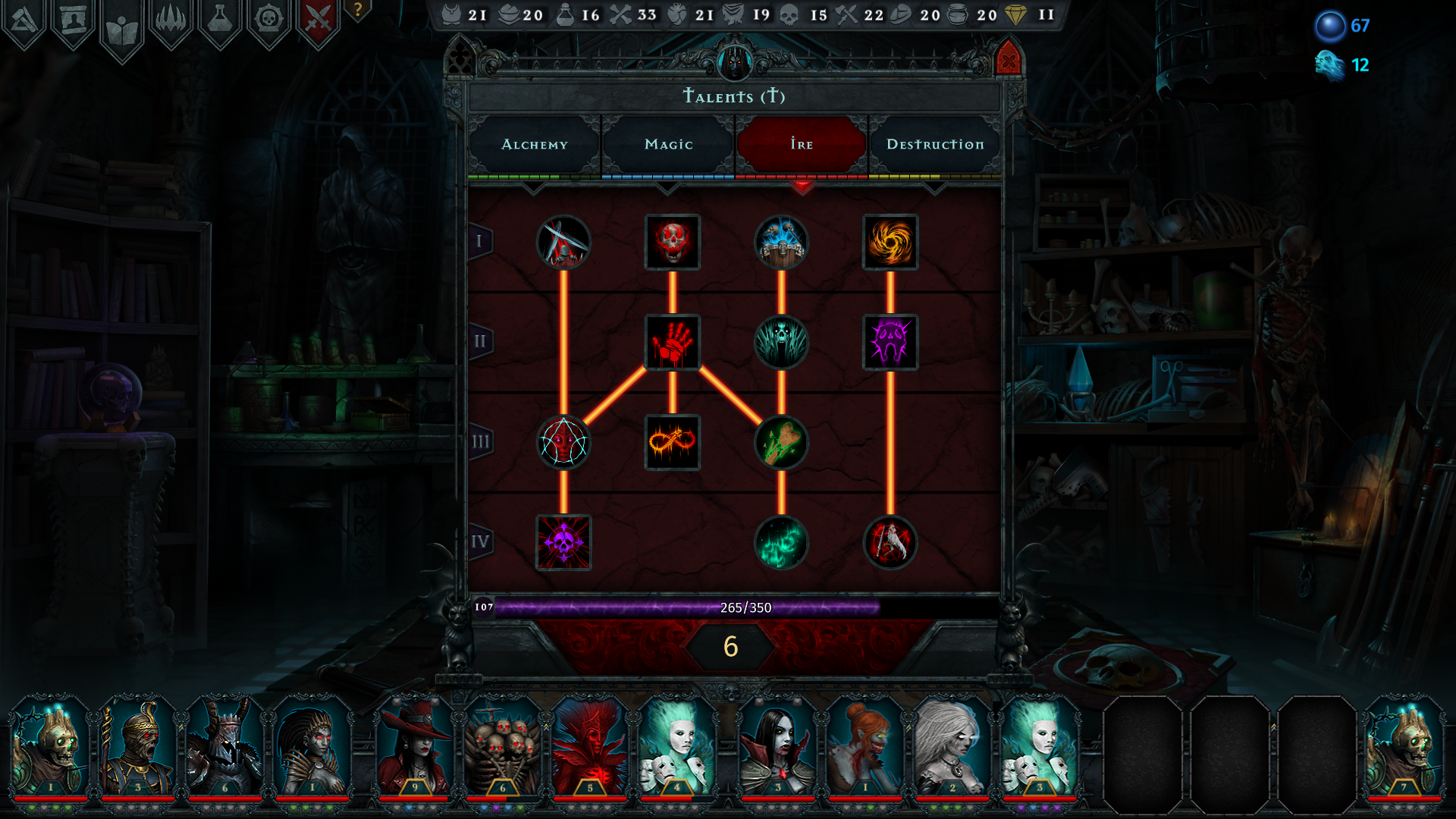Select the infinity rune talent in tier III
Image resolution: width=1456 pixels, height=819 pixels.
click(x=673, y=441)
